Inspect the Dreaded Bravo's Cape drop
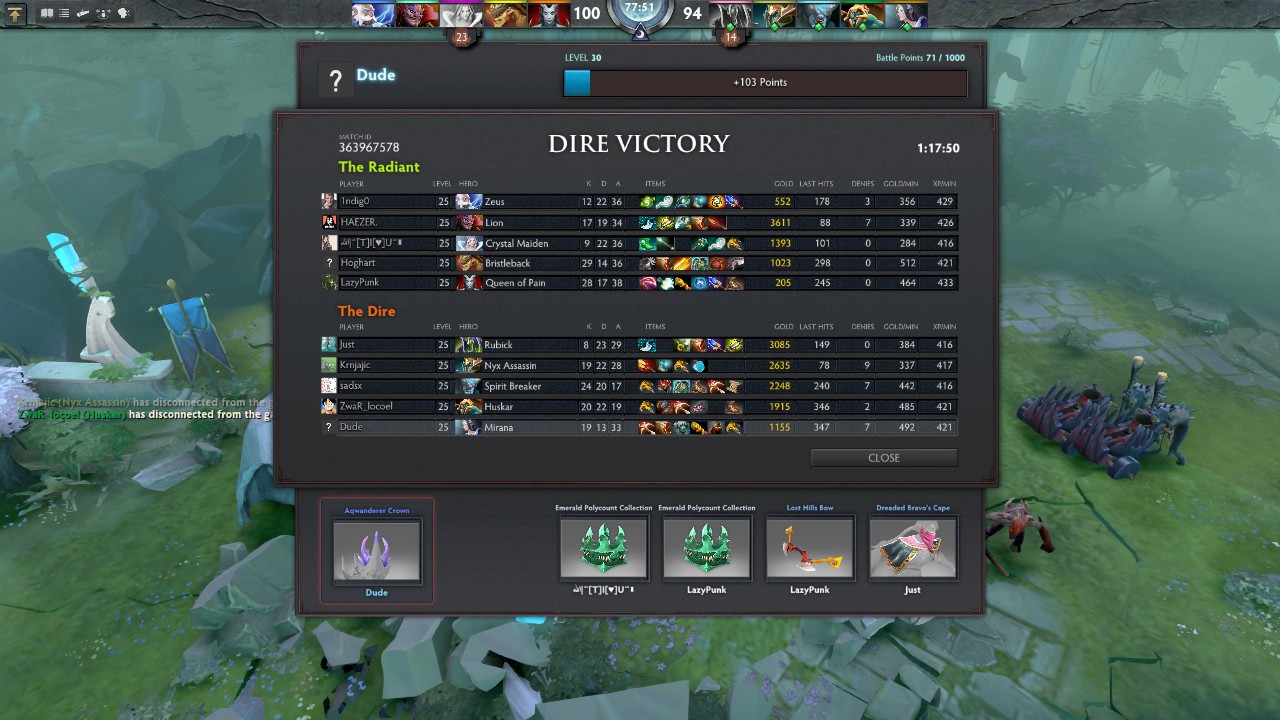Screen dimensions: 1280x720 tap(912, 547)
